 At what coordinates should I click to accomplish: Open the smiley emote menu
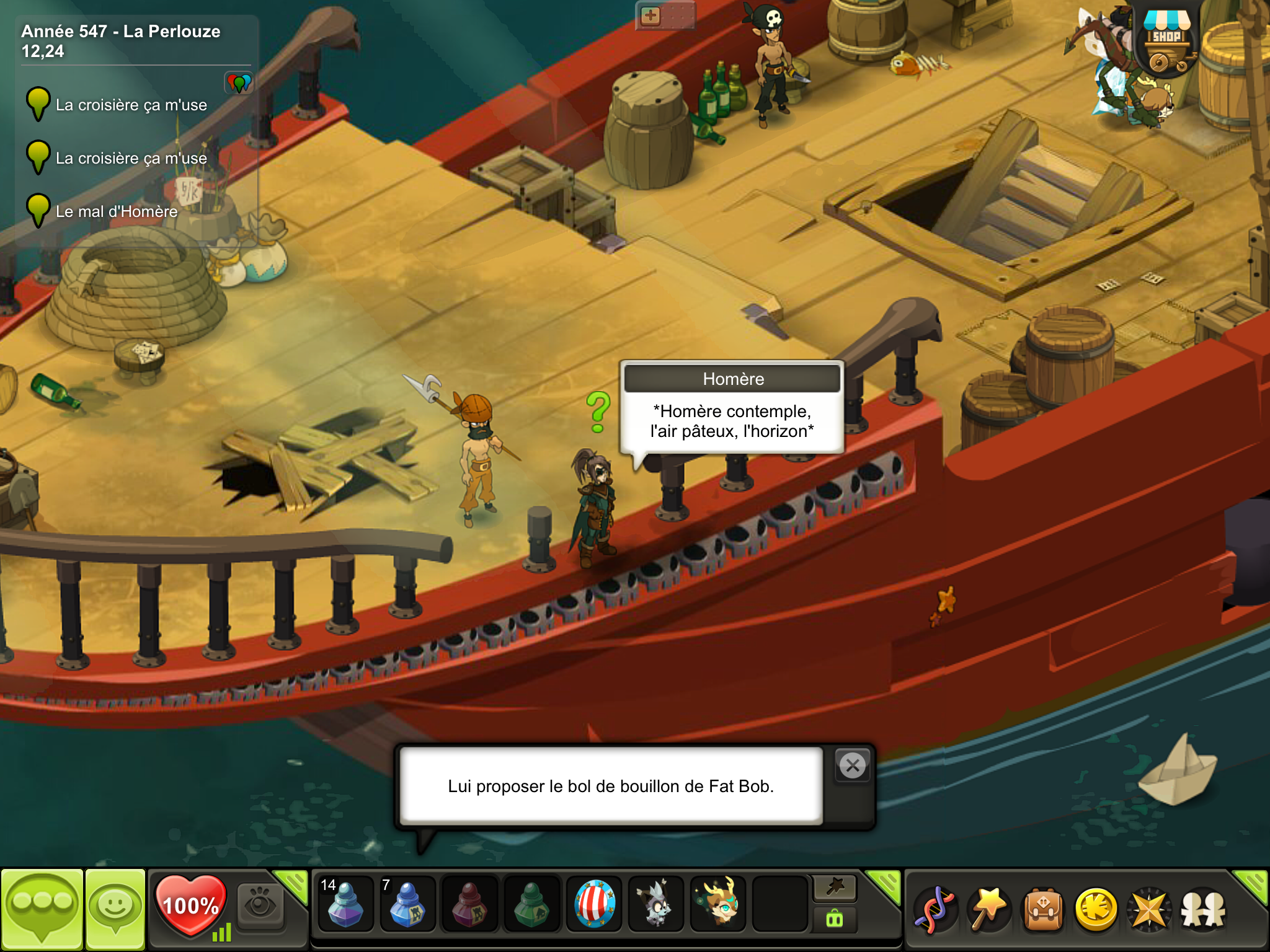[115, 909]
